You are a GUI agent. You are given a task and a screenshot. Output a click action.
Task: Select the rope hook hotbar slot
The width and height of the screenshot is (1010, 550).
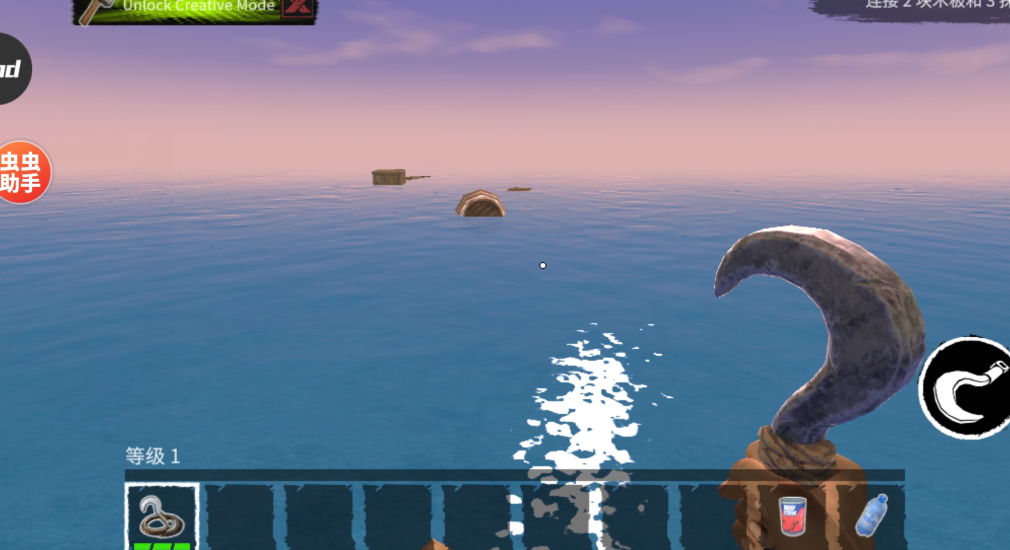161,516
